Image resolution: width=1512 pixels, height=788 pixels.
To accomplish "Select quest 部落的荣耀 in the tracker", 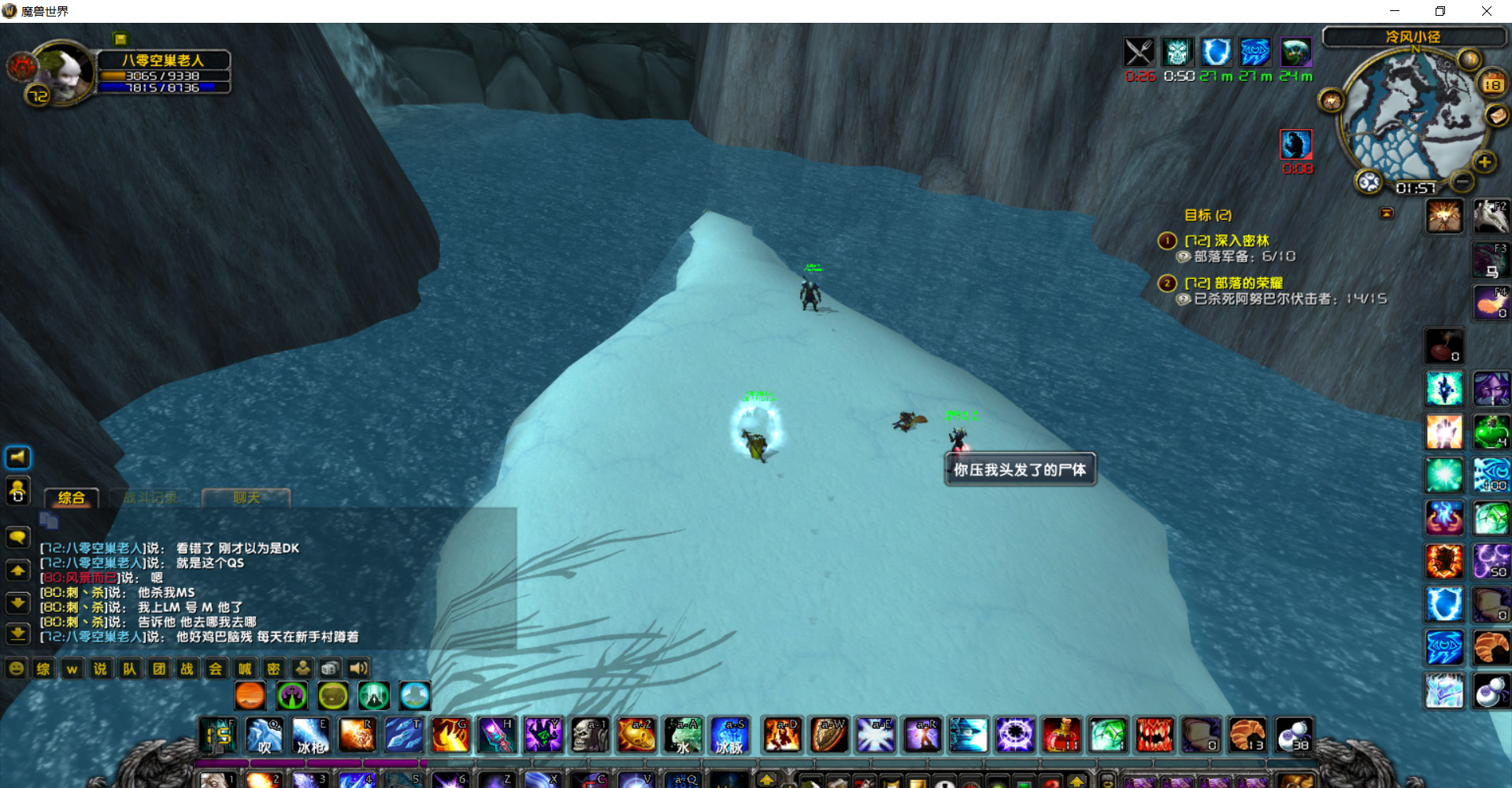I will point(1248,283).
